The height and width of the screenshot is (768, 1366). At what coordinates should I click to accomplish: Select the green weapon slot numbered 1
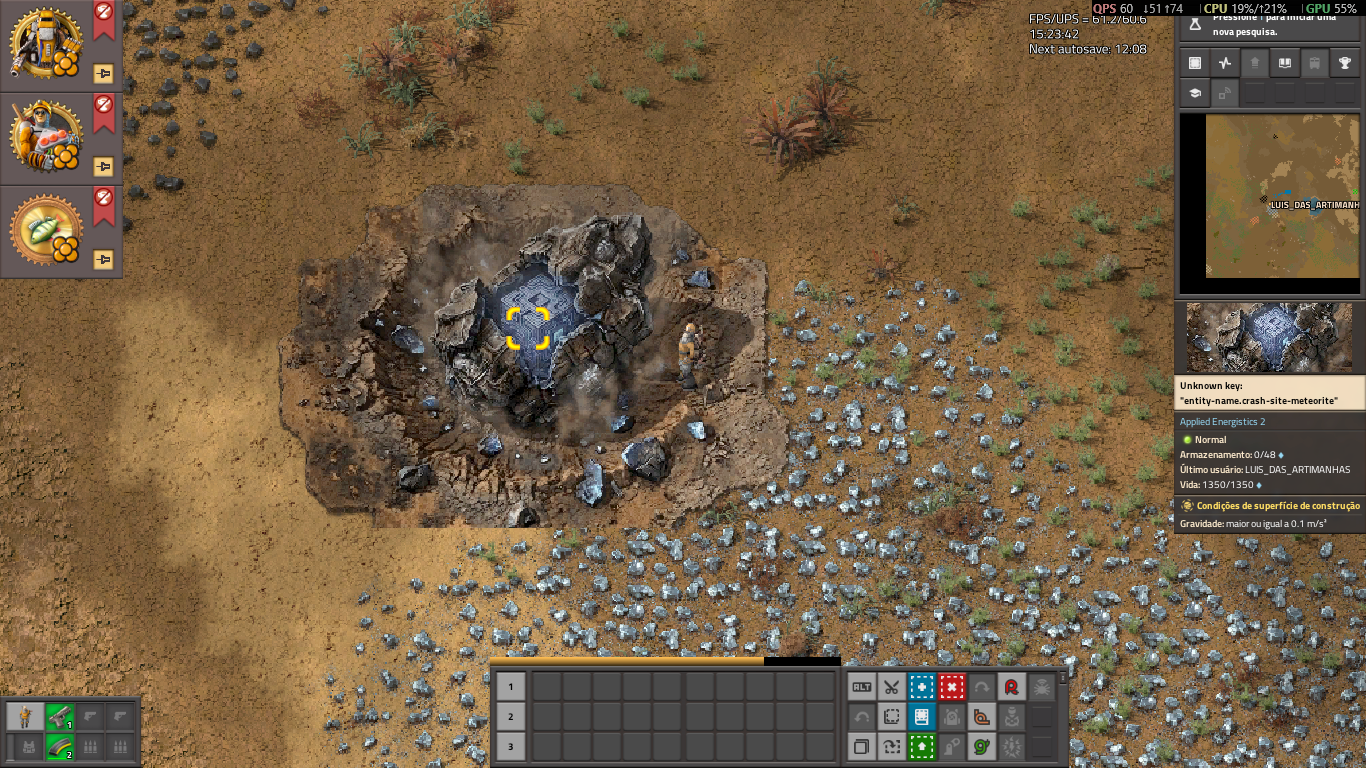(x=60, y=716)
